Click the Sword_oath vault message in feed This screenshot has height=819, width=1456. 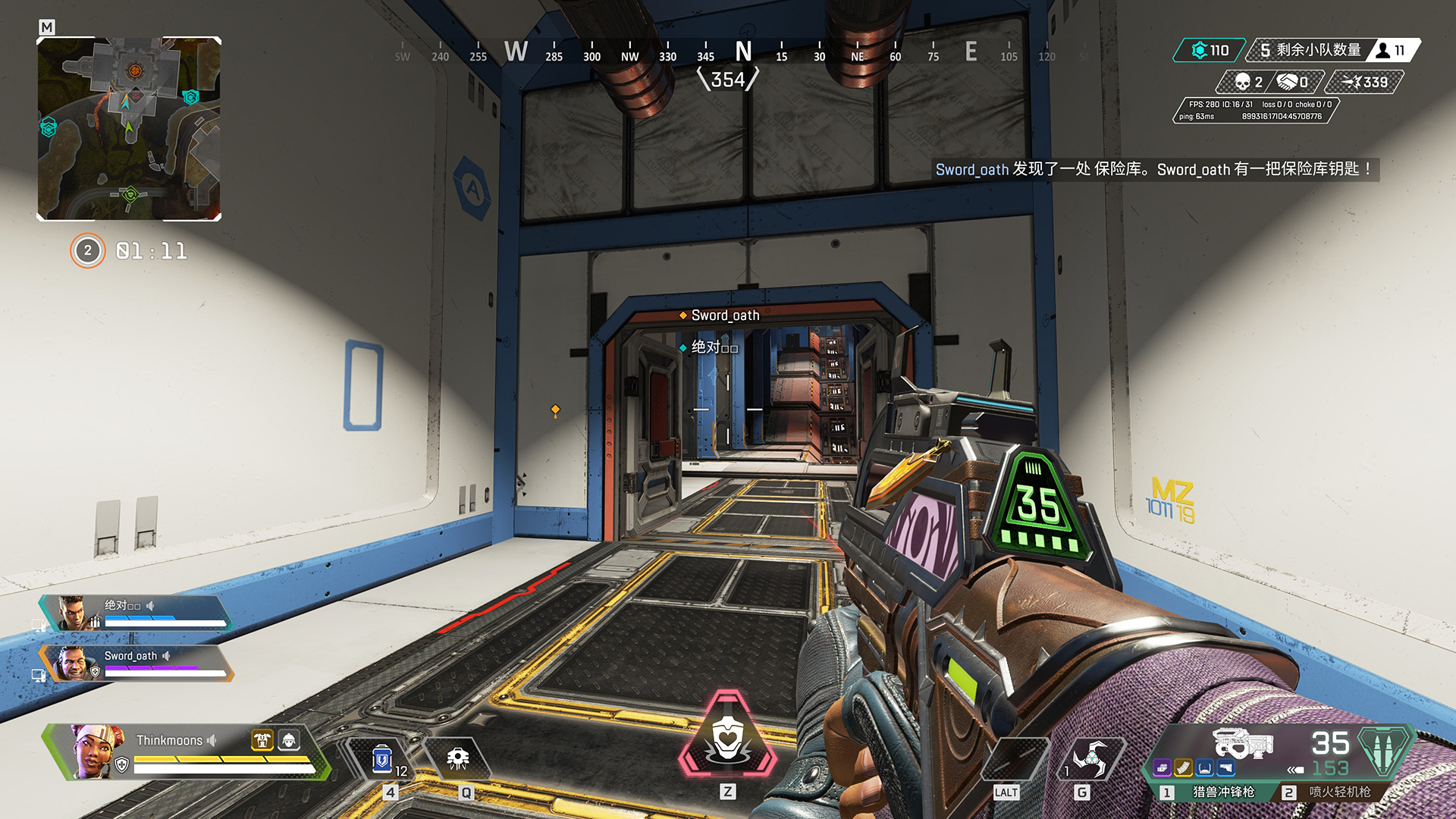[x=1155, y=169]
